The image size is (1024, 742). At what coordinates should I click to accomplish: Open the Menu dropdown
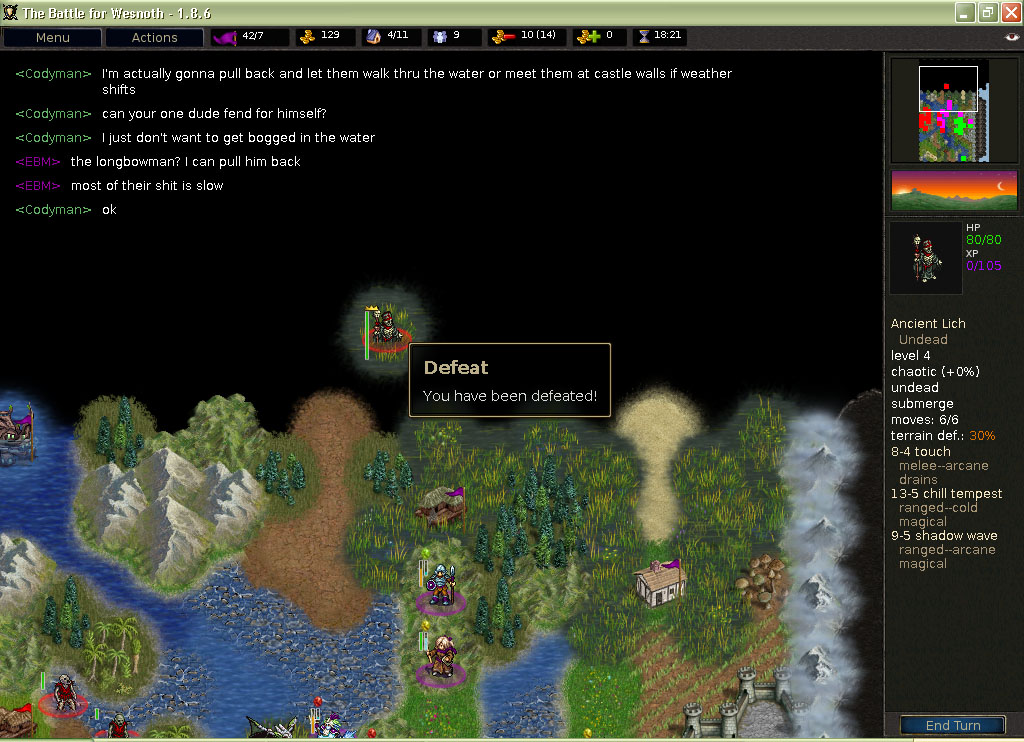tap(52, 37)
